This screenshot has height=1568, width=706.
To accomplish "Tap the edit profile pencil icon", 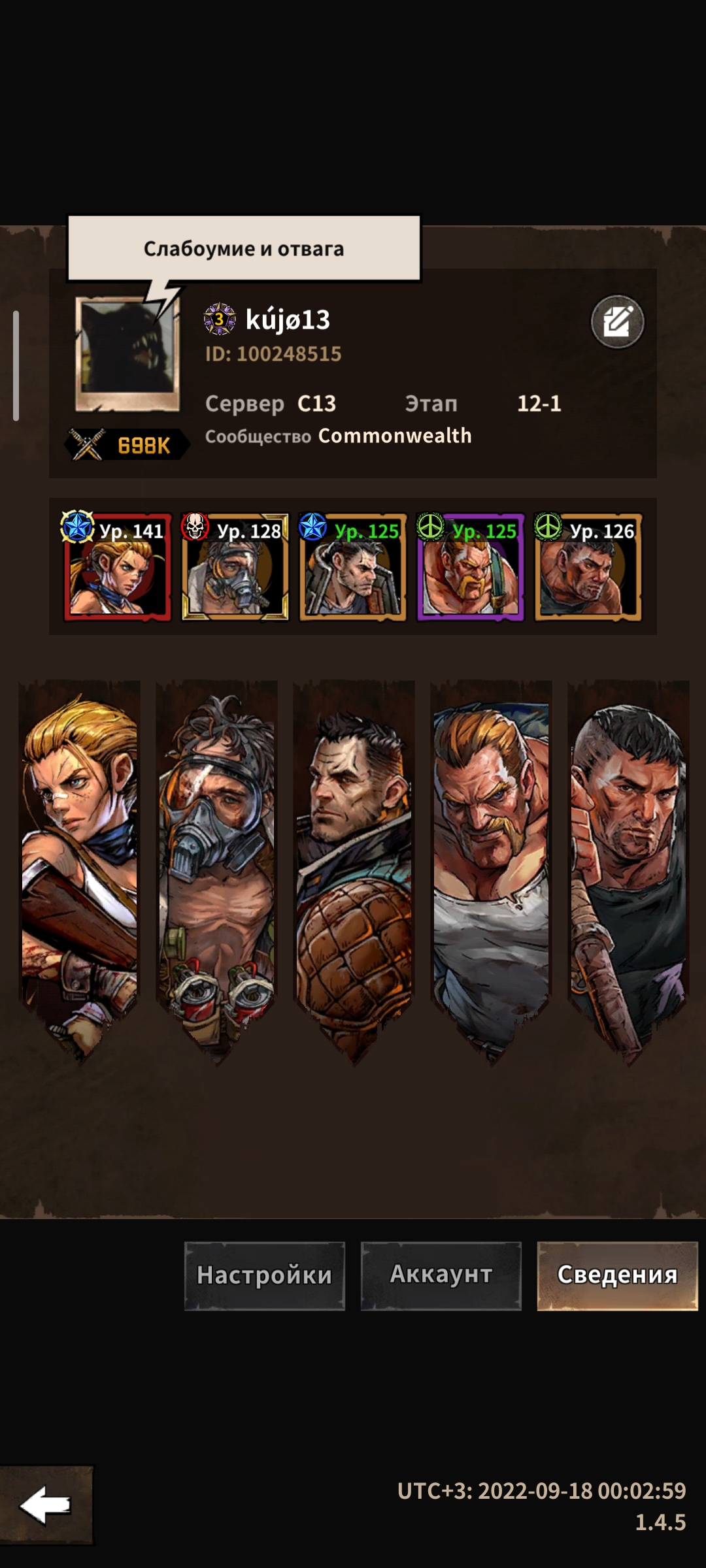I will (x=617, y=321).
